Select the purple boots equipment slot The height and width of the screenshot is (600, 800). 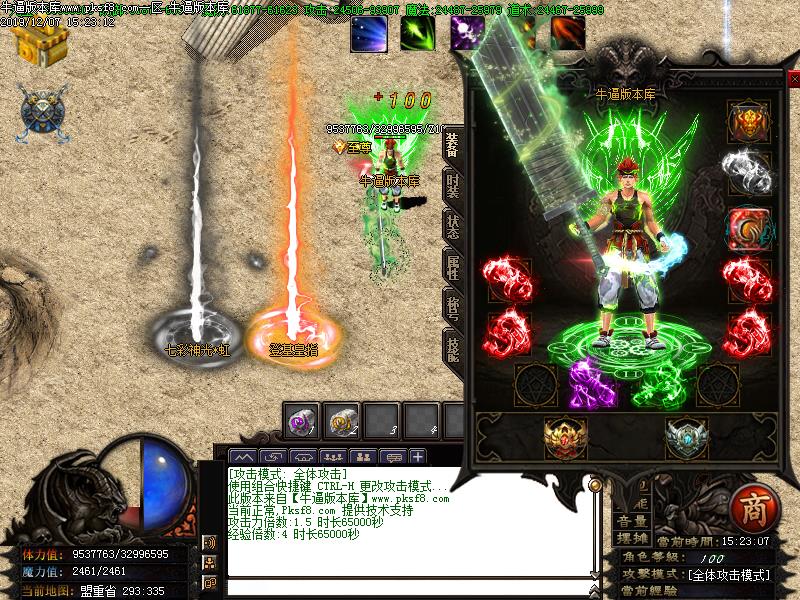pos(592,383)
